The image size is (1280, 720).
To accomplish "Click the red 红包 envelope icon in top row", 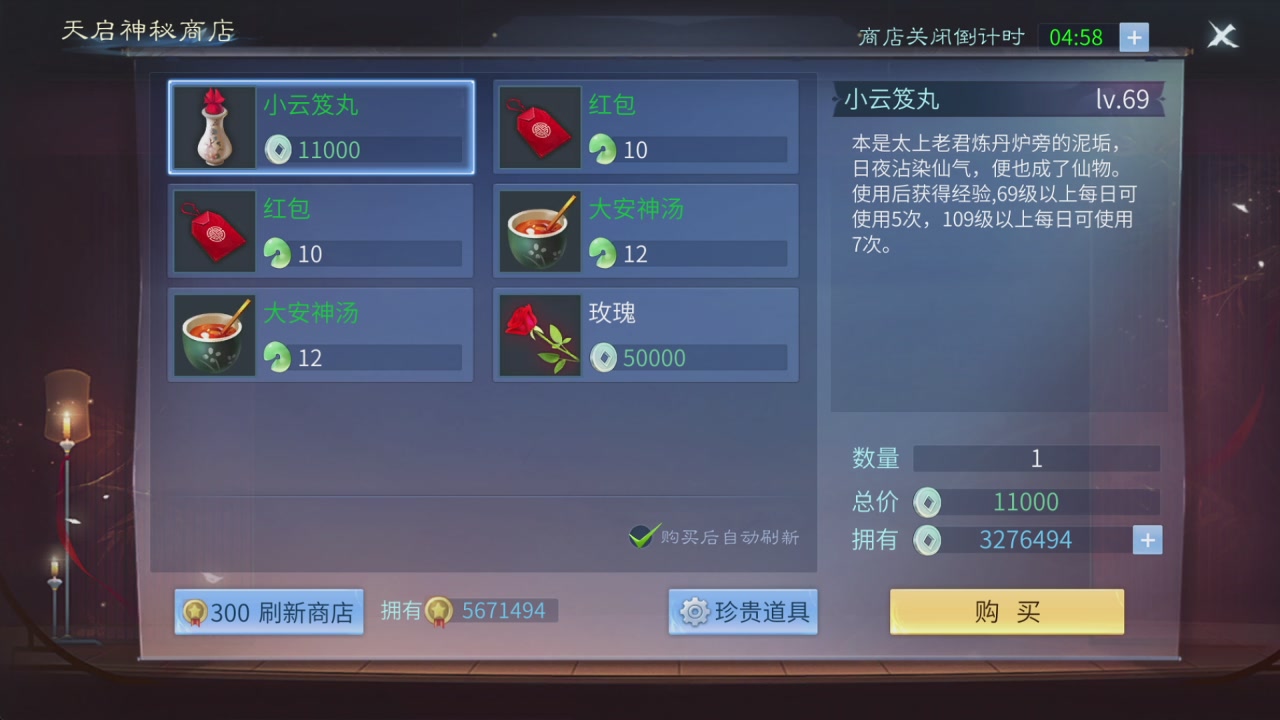I will [539, 128].
